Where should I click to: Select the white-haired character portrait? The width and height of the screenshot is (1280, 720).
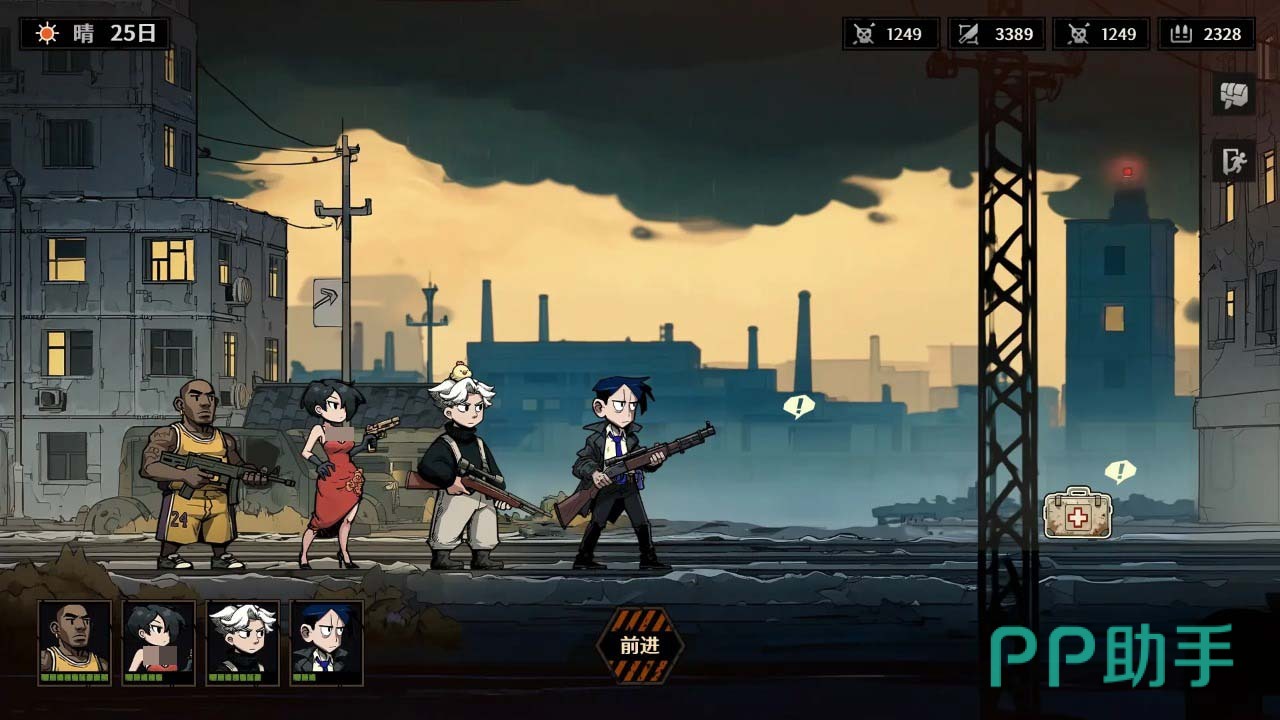pyautogui.click(x=242, y=641)
